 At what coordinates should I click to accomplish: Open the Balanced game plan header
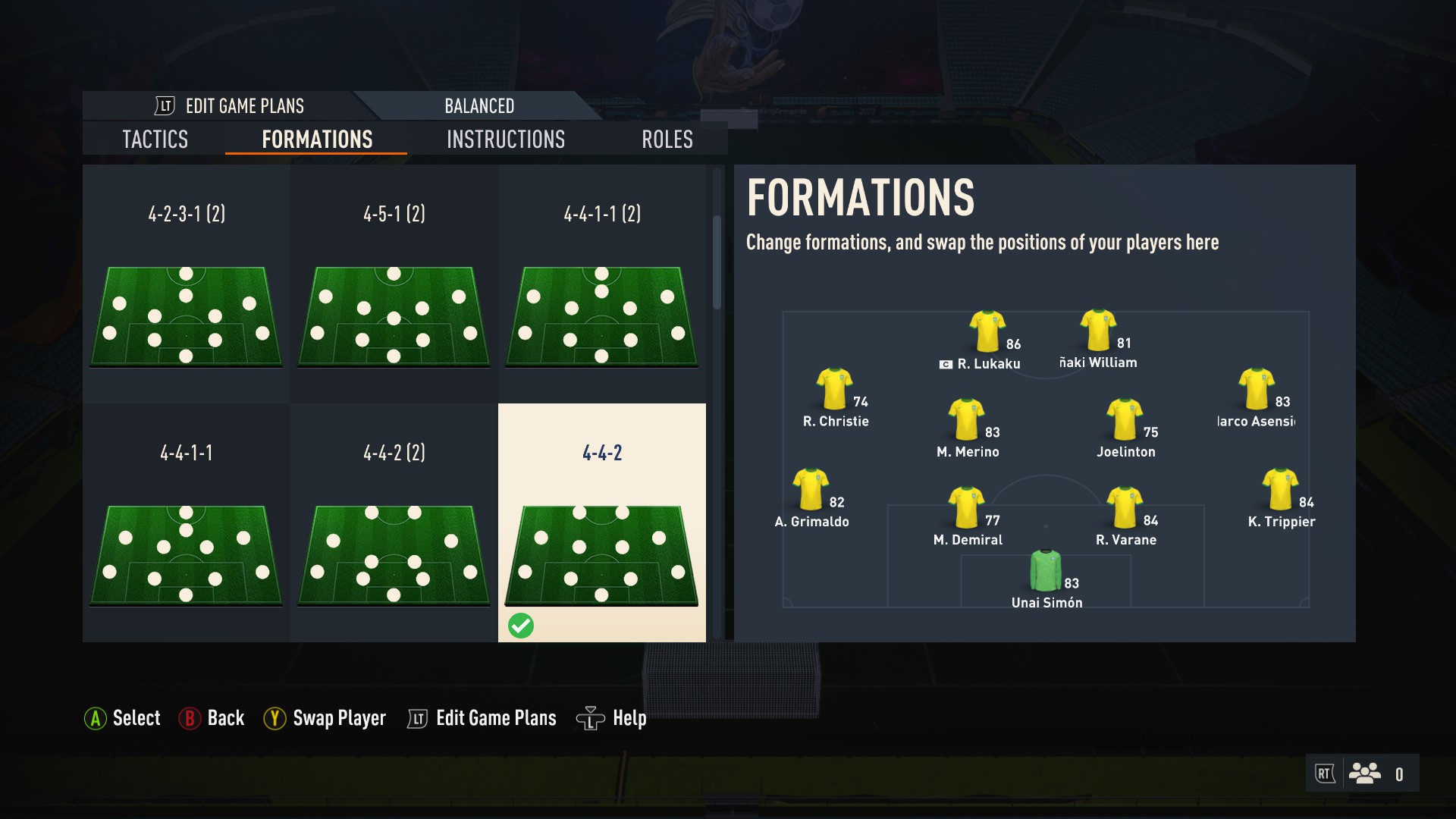coord(479,106)
